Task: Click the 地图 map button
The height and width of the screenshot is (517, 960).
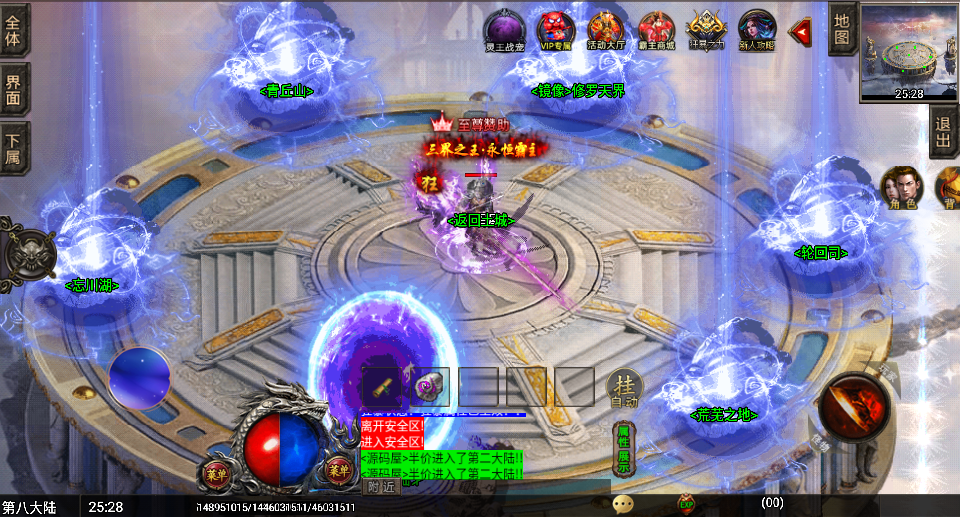Action: (842, 28)
